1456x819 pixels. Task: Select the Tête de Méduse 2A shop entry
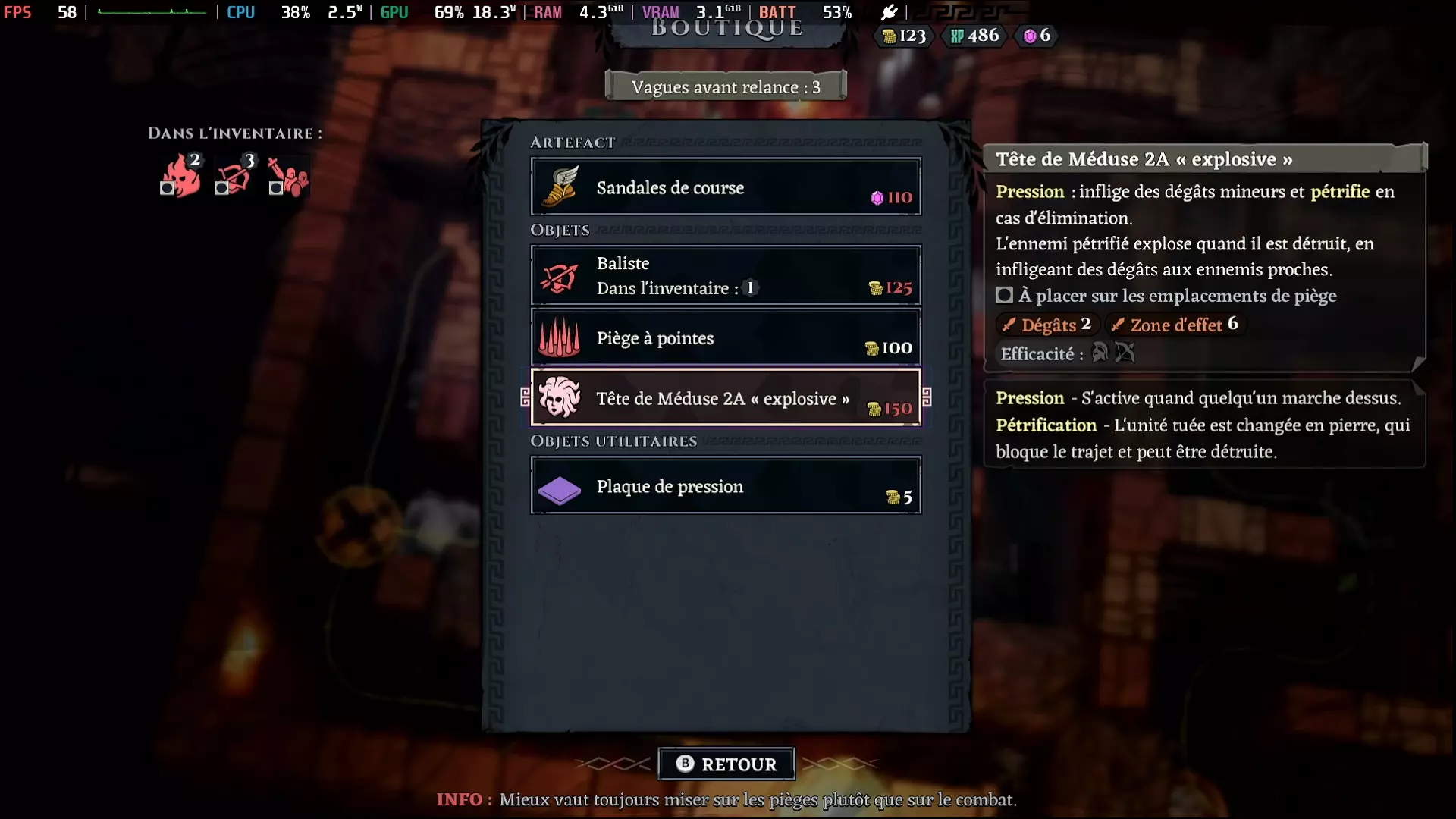[x=726, y=398]
